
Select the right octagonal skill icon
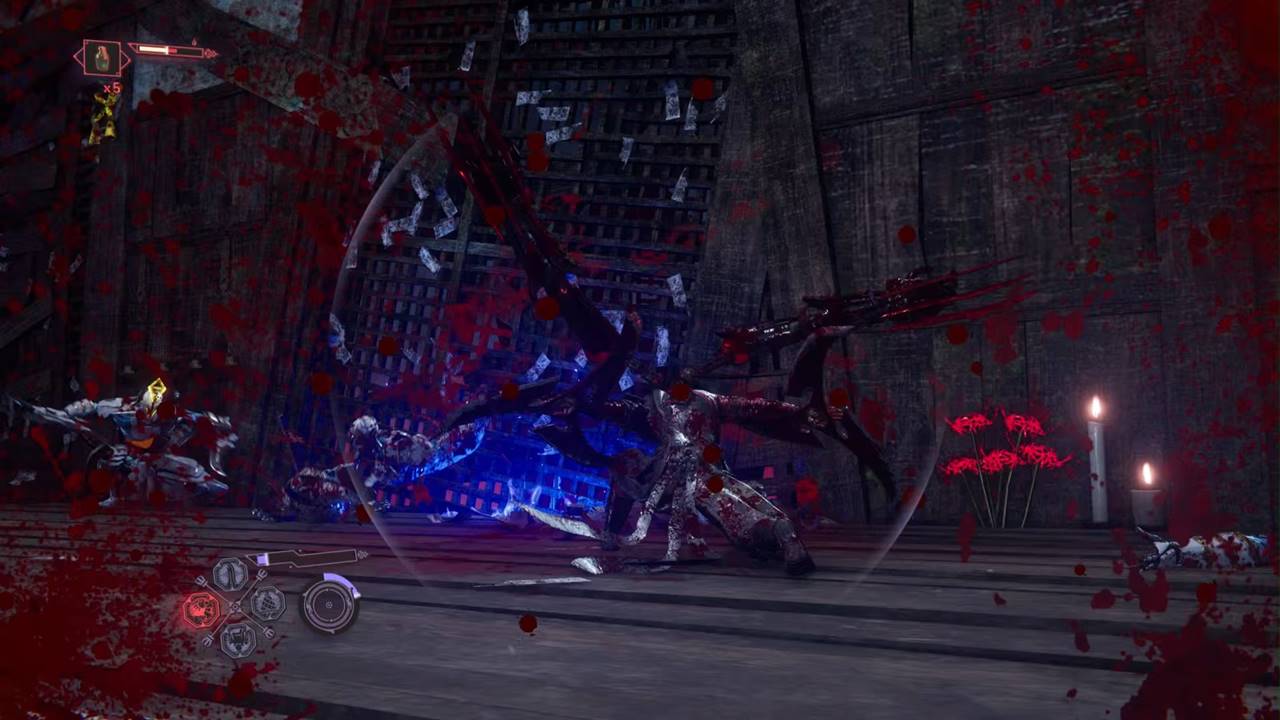pyautogui.click(x=267, y=603)
